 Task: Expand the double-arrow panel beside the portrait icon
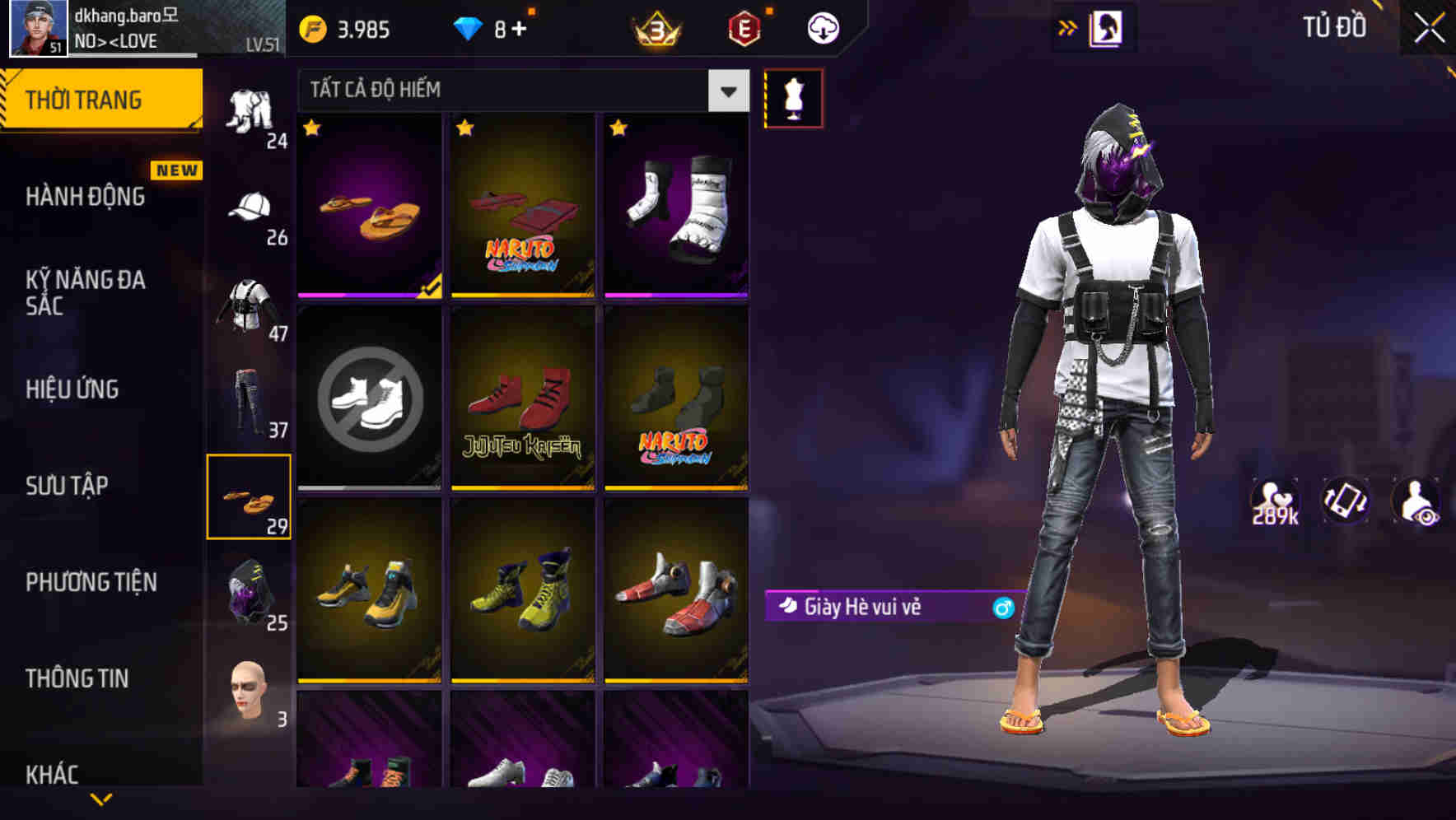(1068, 27)
